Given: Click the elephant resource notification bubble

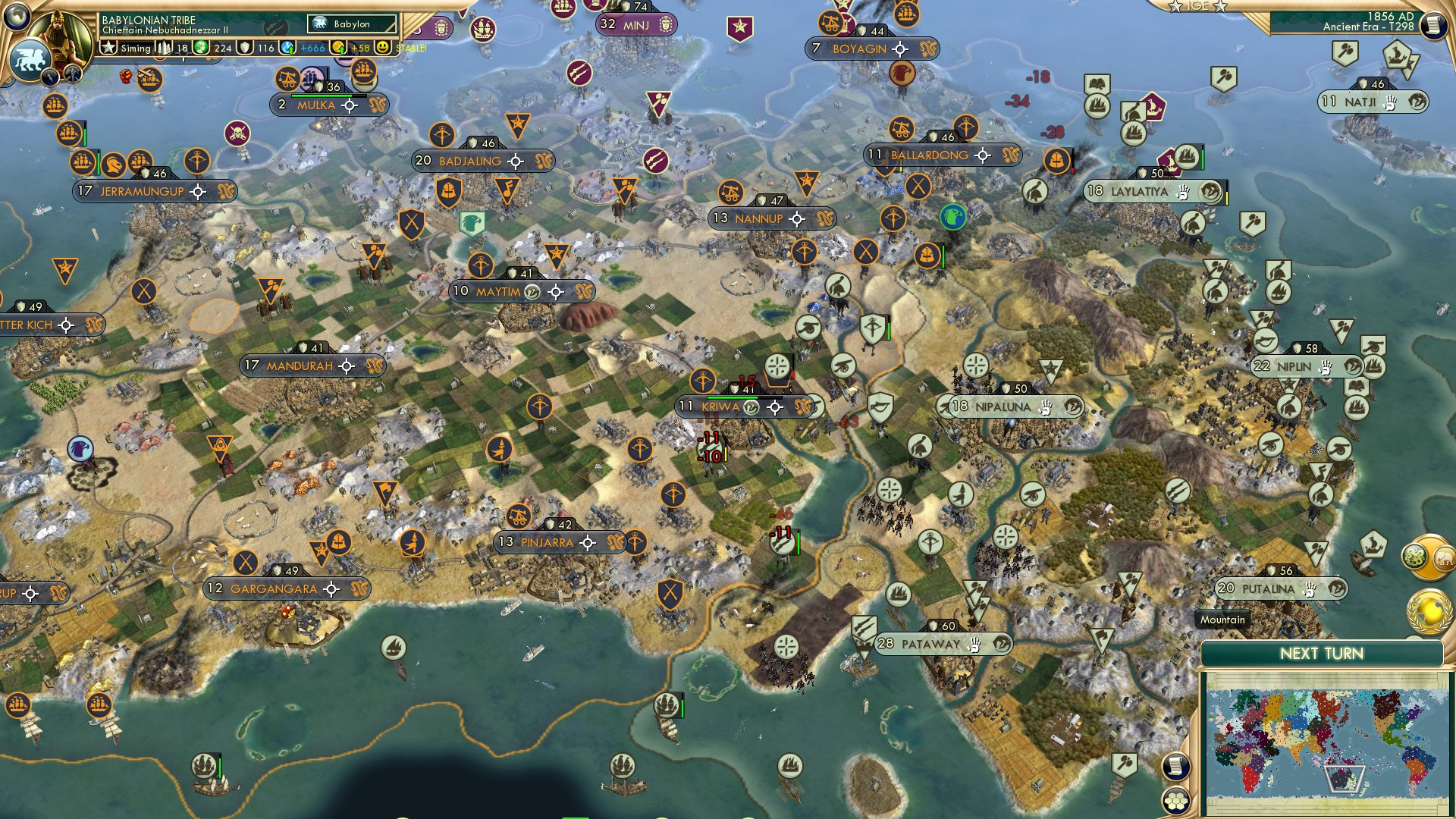Looking at the screenshot, I should click(x=1445, y=558).
